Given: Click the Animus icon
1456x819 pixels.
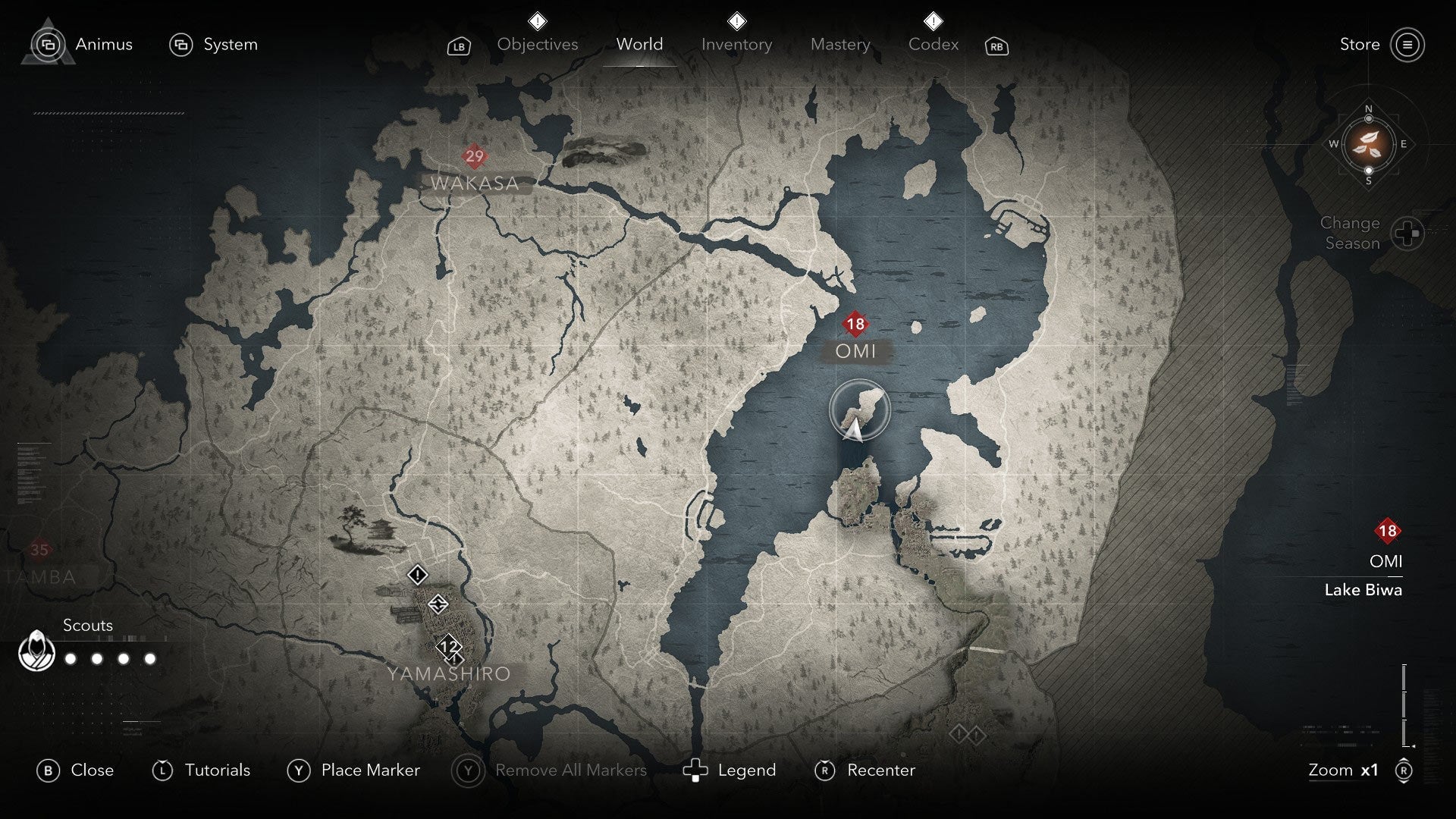Looking at the screenshot, I should (x=49, y=44).
